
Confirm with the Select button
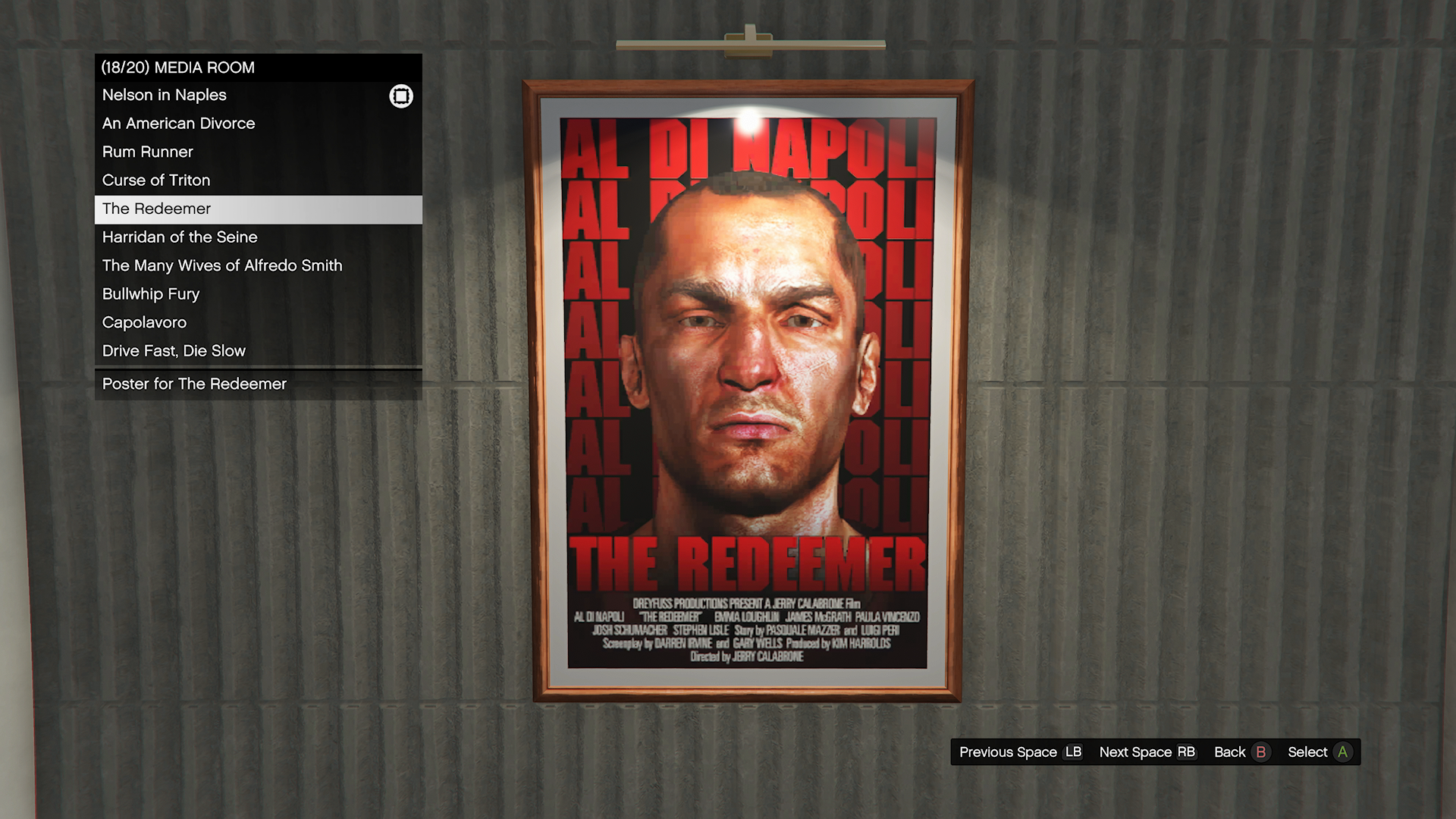[x=1319, y=752]
